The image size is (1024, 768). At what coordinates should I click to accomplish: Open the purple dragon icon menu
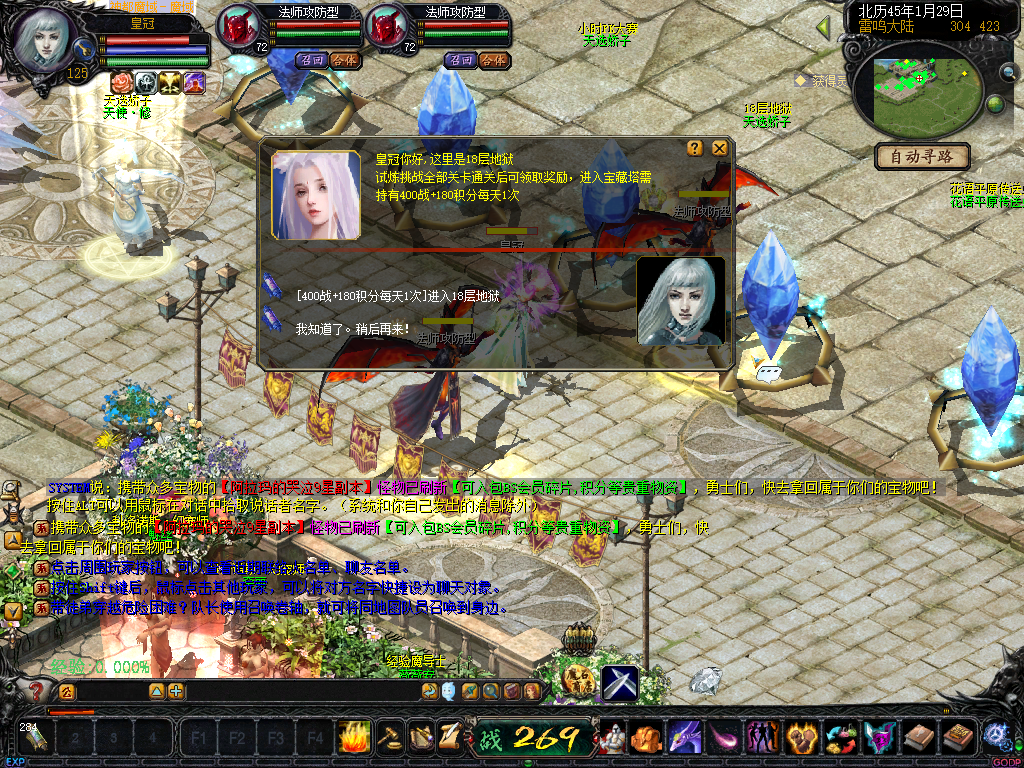click(685, 738)
